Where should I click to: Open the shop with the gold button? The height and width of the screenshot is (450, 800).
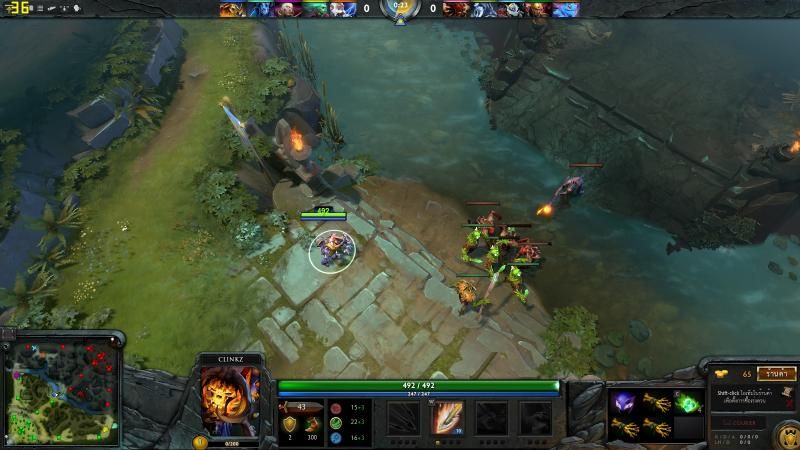[x=776, y=373]
